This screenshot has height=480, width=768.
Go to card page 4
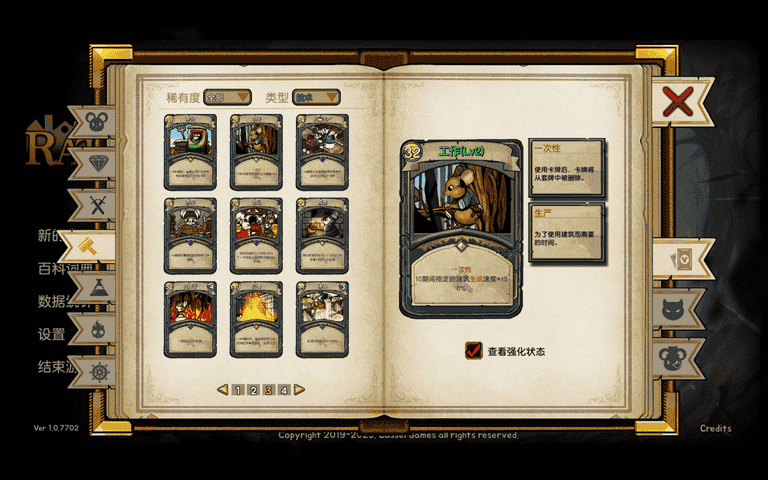point(284,390)
